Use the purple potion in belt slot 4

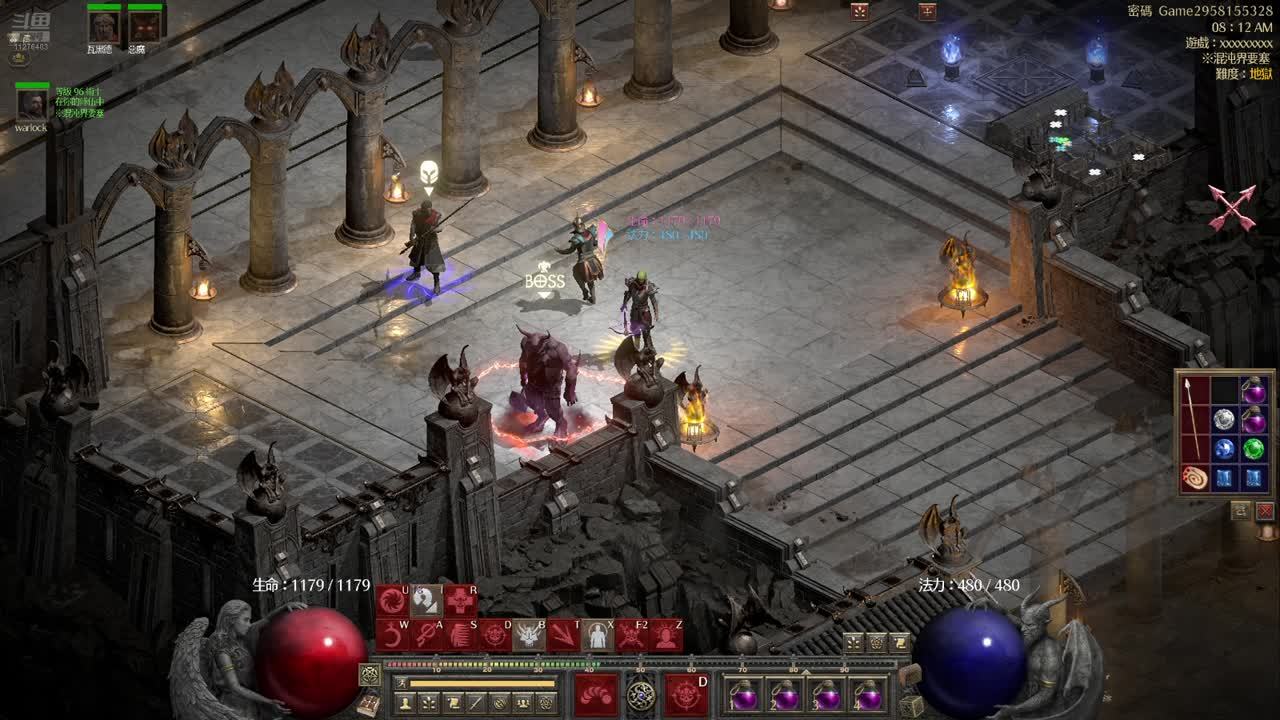pyautogui.click(x=868, y=695)
